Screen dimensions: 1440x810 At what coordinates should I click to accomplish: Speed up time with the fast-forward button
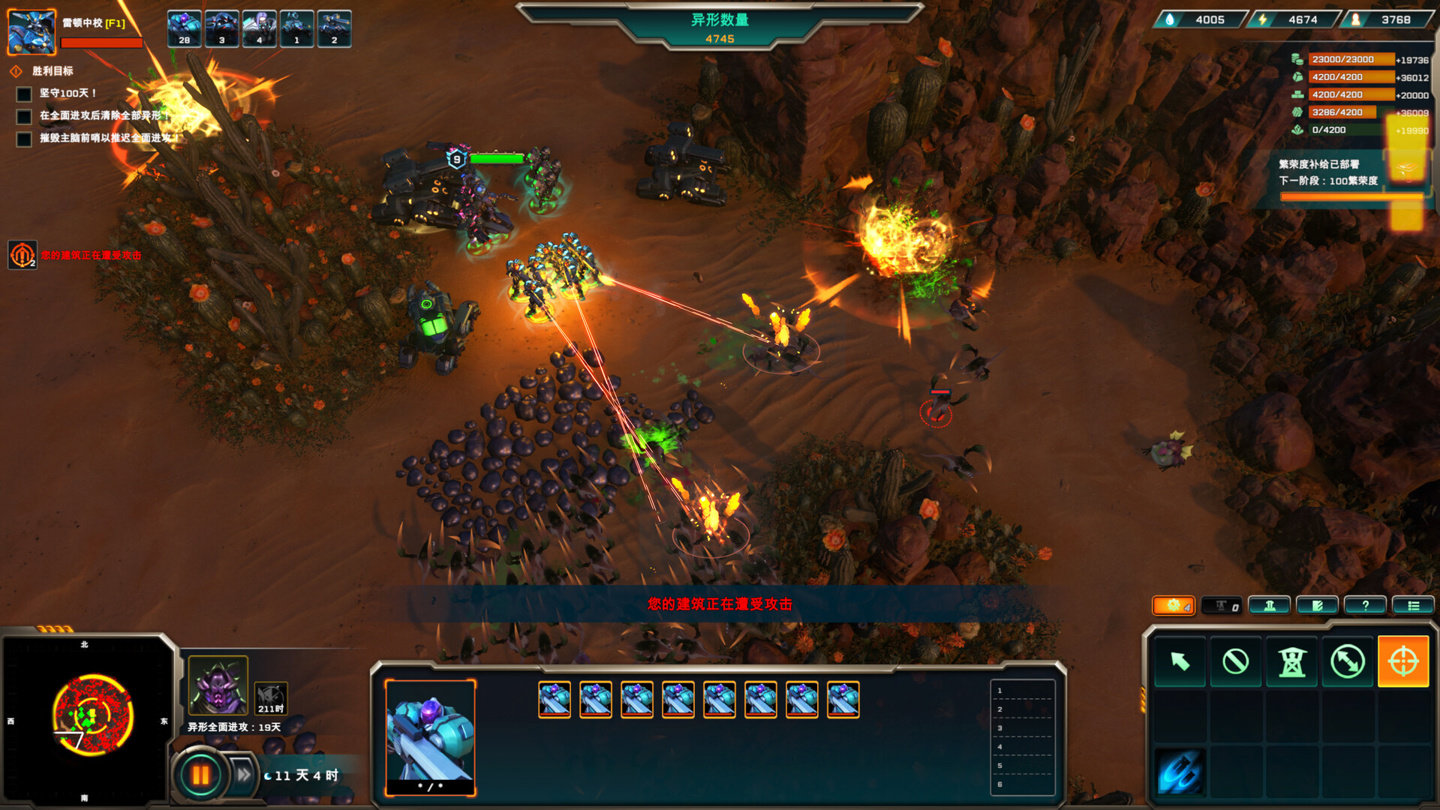coord(243,774)
